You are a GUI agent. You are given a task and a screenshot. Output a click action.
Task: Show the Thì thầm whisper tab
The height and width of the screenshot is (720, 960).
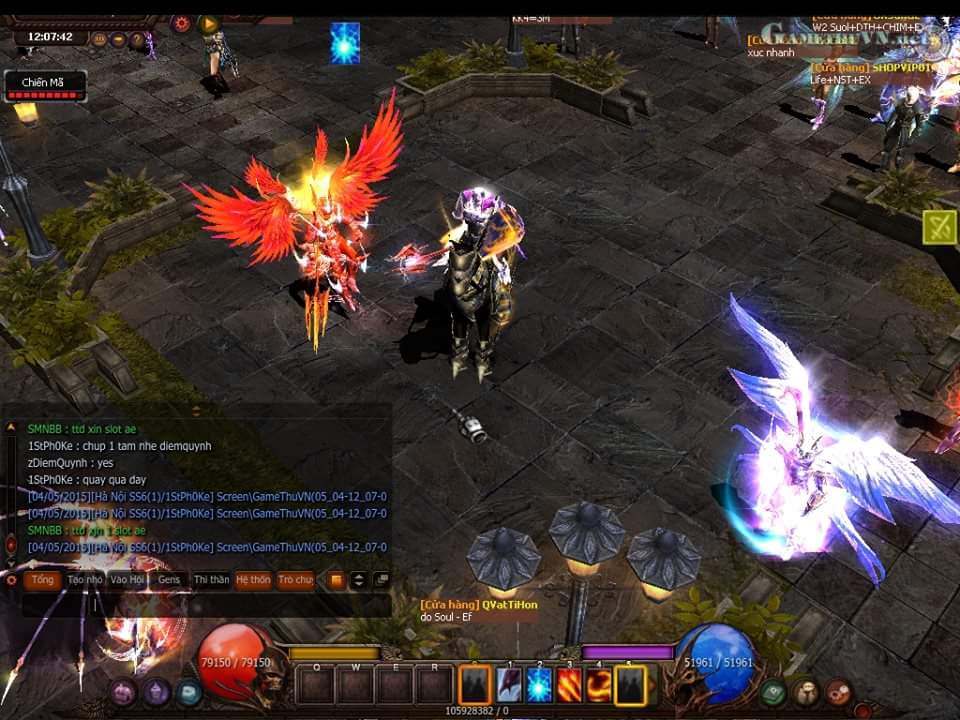211,580
